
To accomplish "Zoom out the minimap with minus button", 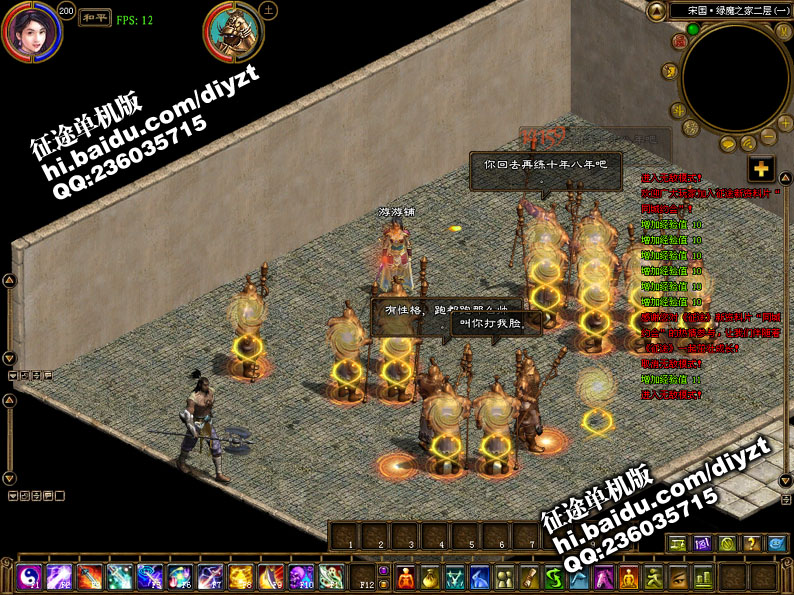I will coord(768,136).
